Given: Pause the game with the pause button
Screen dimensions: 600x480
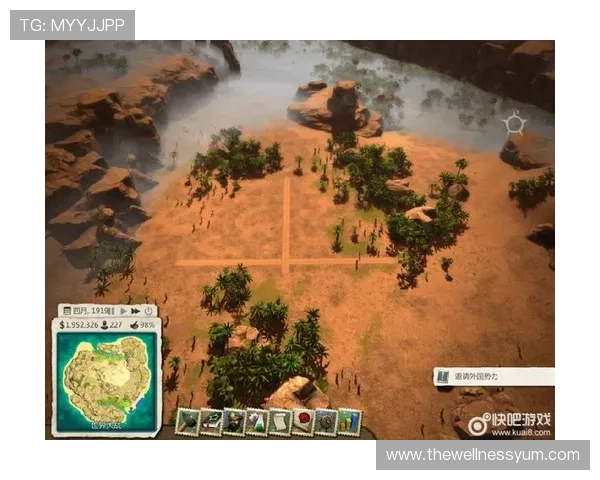Looking at the screenshot, I should pos(112,311).
